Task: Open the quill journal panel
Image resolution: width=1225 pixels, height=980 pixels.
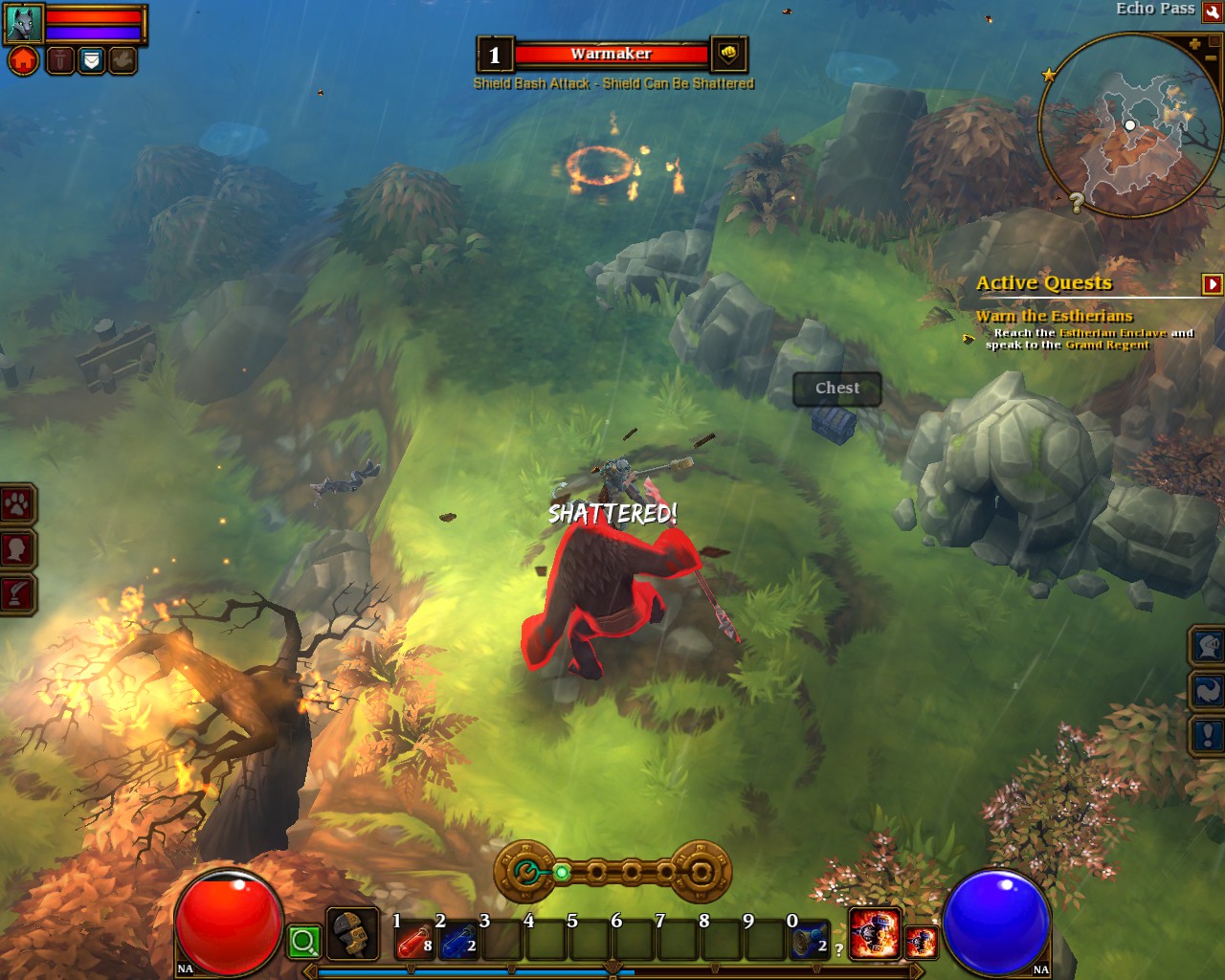Action: coord(17,594)
